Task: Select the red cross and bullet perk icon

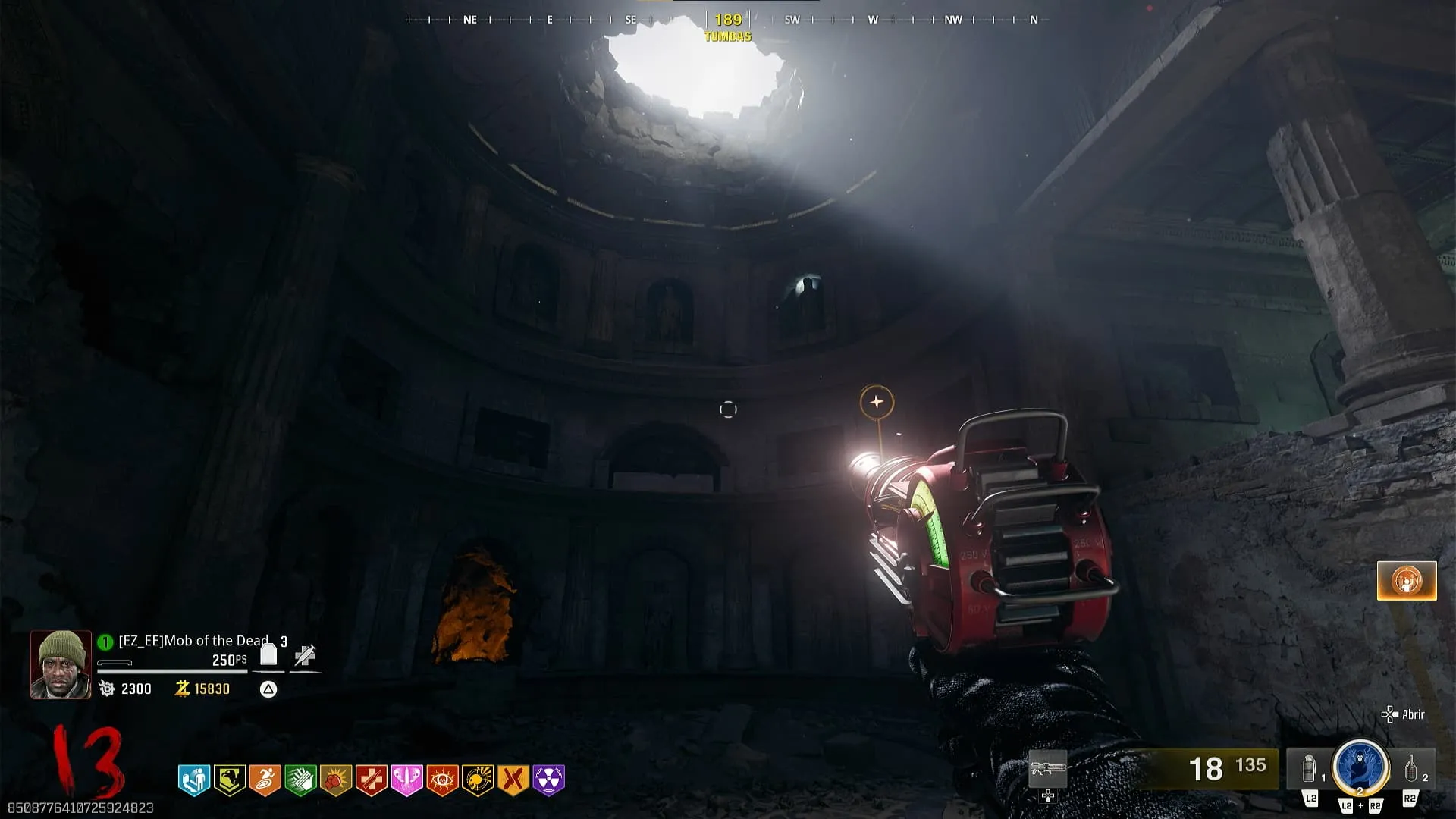Action: (372, 780)
